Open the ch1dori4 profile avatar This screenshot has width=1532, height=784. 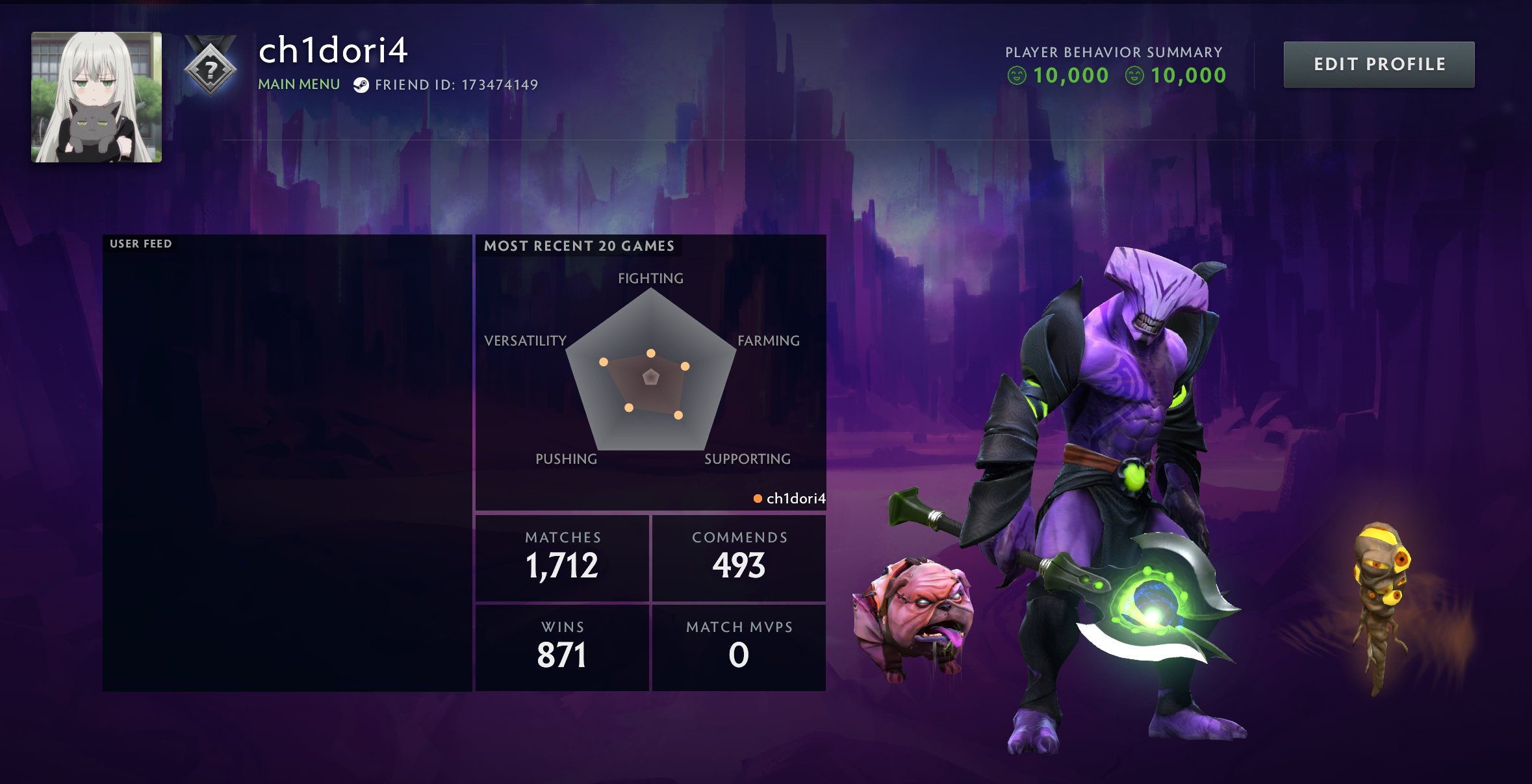point(96,97)
